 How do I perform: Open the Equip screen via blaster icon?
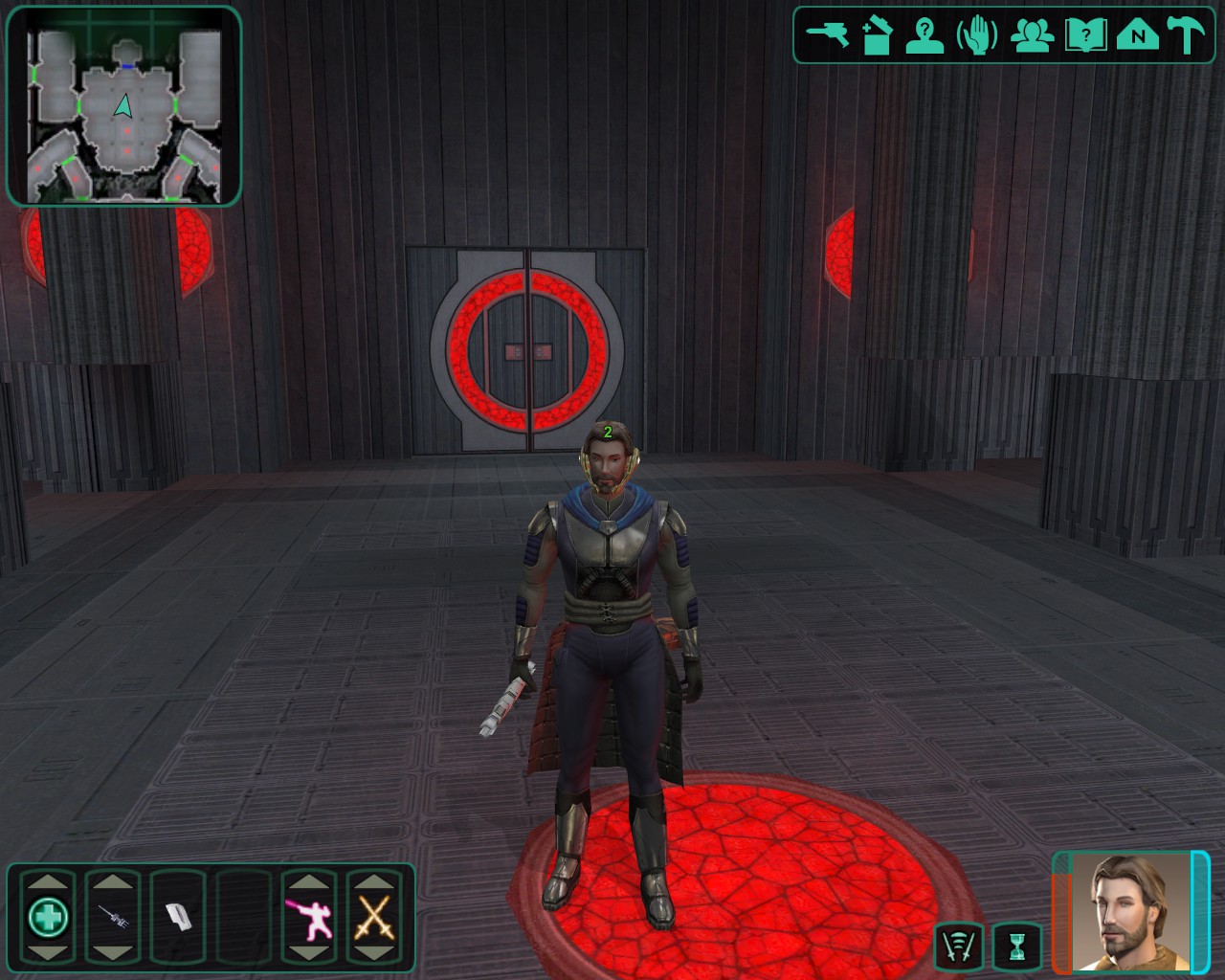tap(827, 35)
